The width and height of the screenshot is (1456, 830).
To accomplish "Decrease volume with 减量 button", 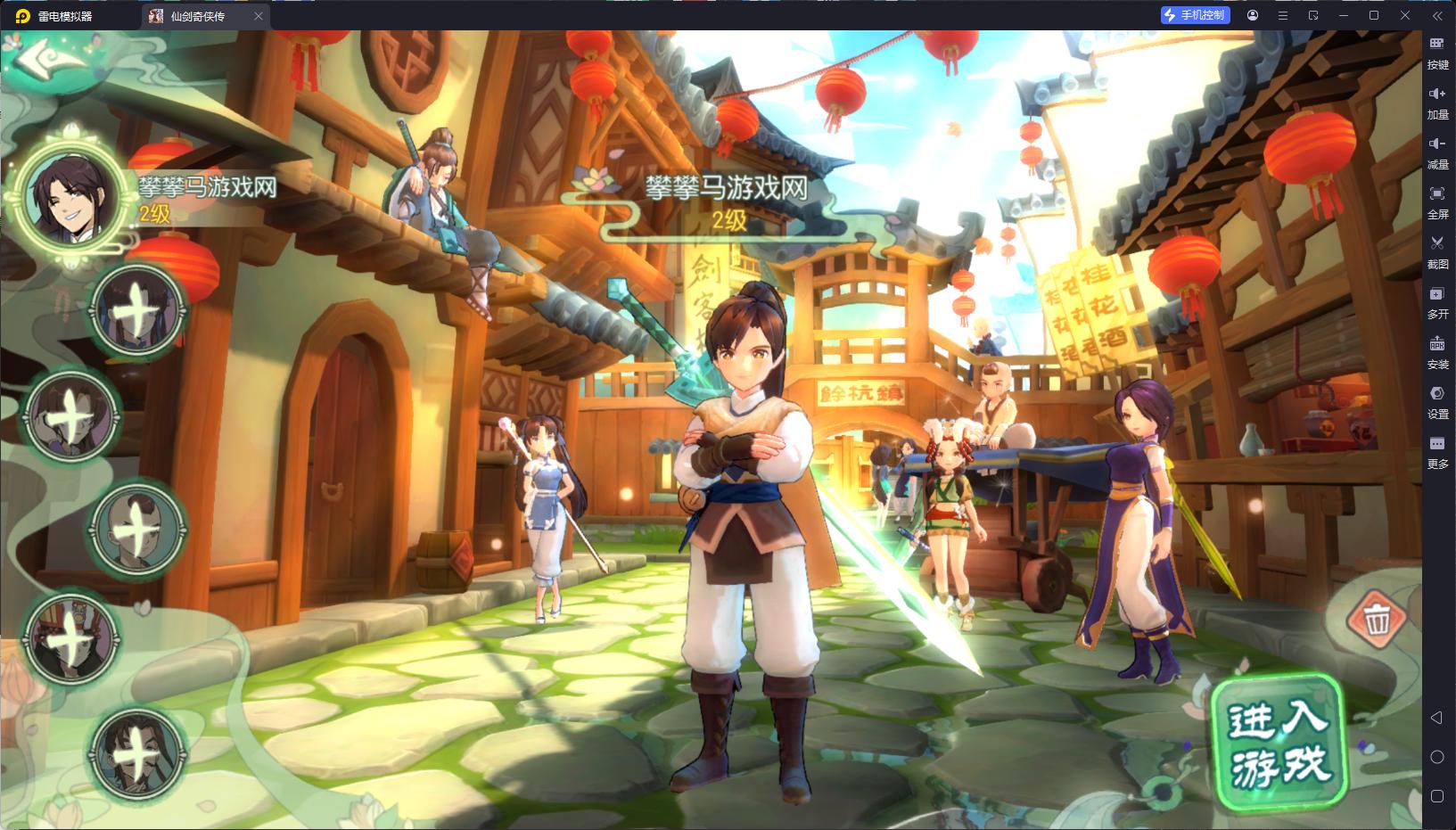I will click(x=1437, y=152).
